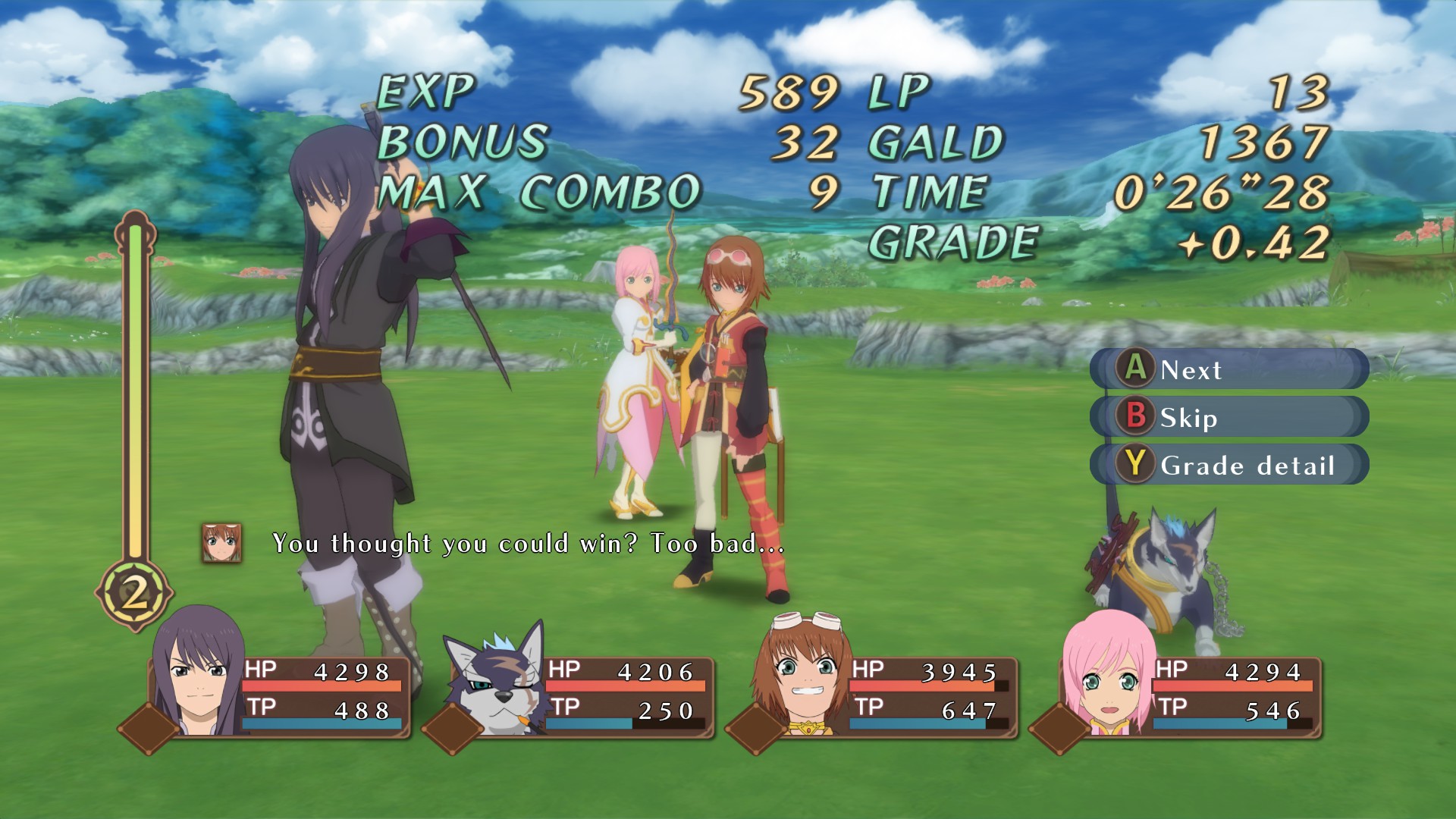Select Repede's party status panel
This screenshot has height=819, width=1456.
584,692
